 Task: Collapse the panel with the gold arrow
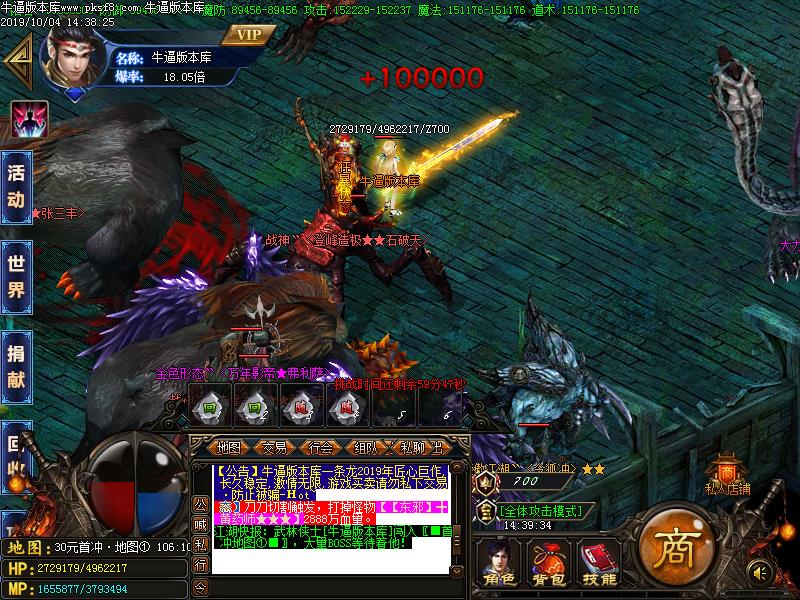17,60
